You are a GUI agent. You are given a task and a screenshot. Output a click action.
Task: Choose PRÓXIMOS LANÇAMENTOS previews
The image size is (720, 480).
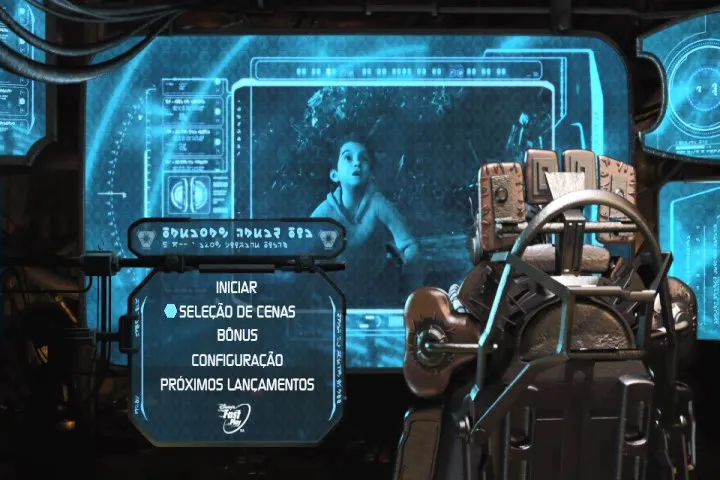(x=237, y=384)
